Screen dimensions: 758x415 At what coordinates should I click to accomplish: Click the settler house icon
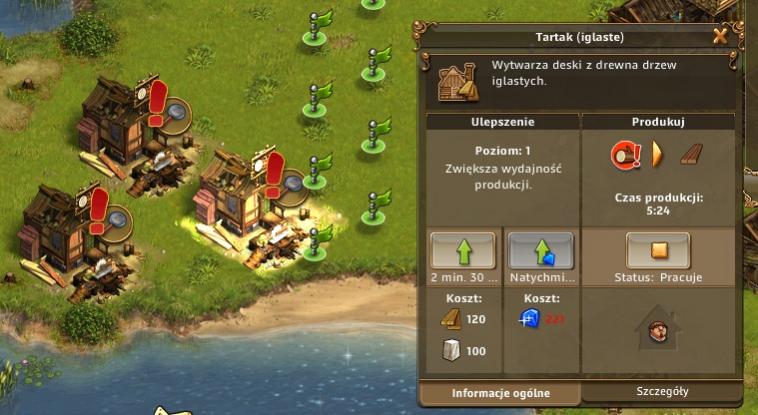click(x=658, y=328)
